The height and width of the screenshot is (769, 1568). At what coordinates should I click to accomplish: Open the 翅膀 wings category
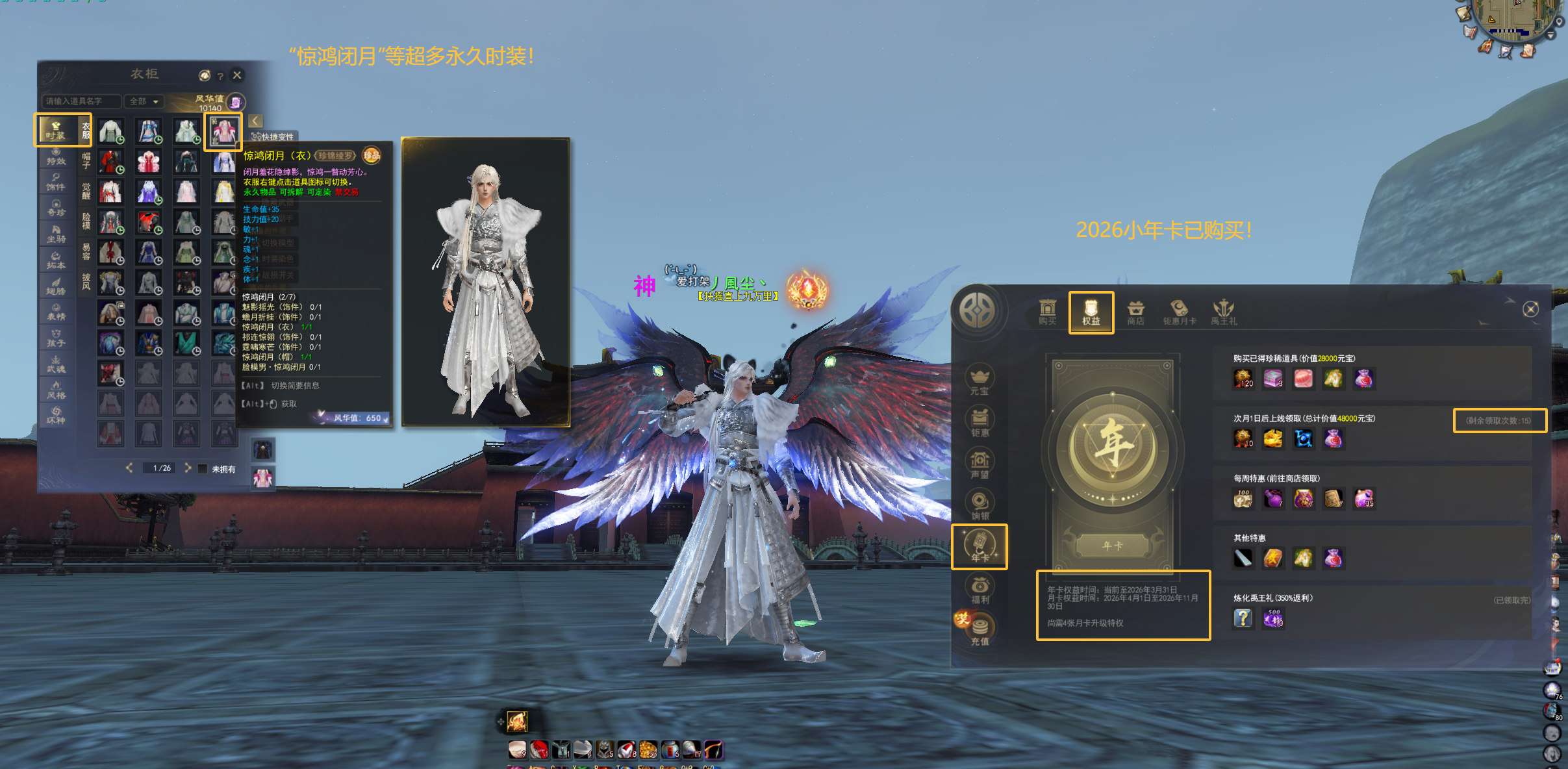pos(56,286)
